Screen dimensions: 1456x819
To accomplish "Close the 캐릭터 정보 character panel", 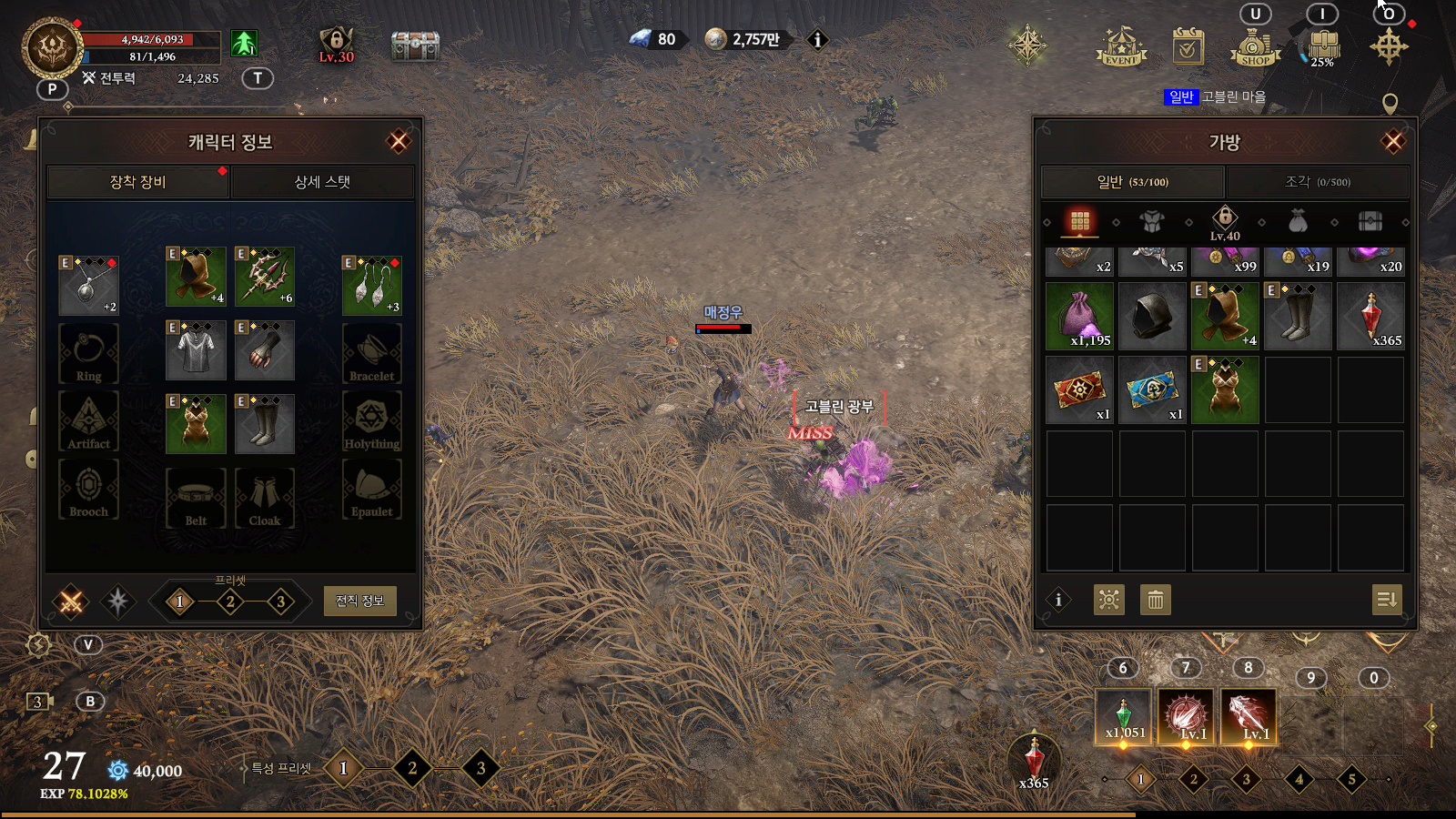I will (x=398, y=141).
